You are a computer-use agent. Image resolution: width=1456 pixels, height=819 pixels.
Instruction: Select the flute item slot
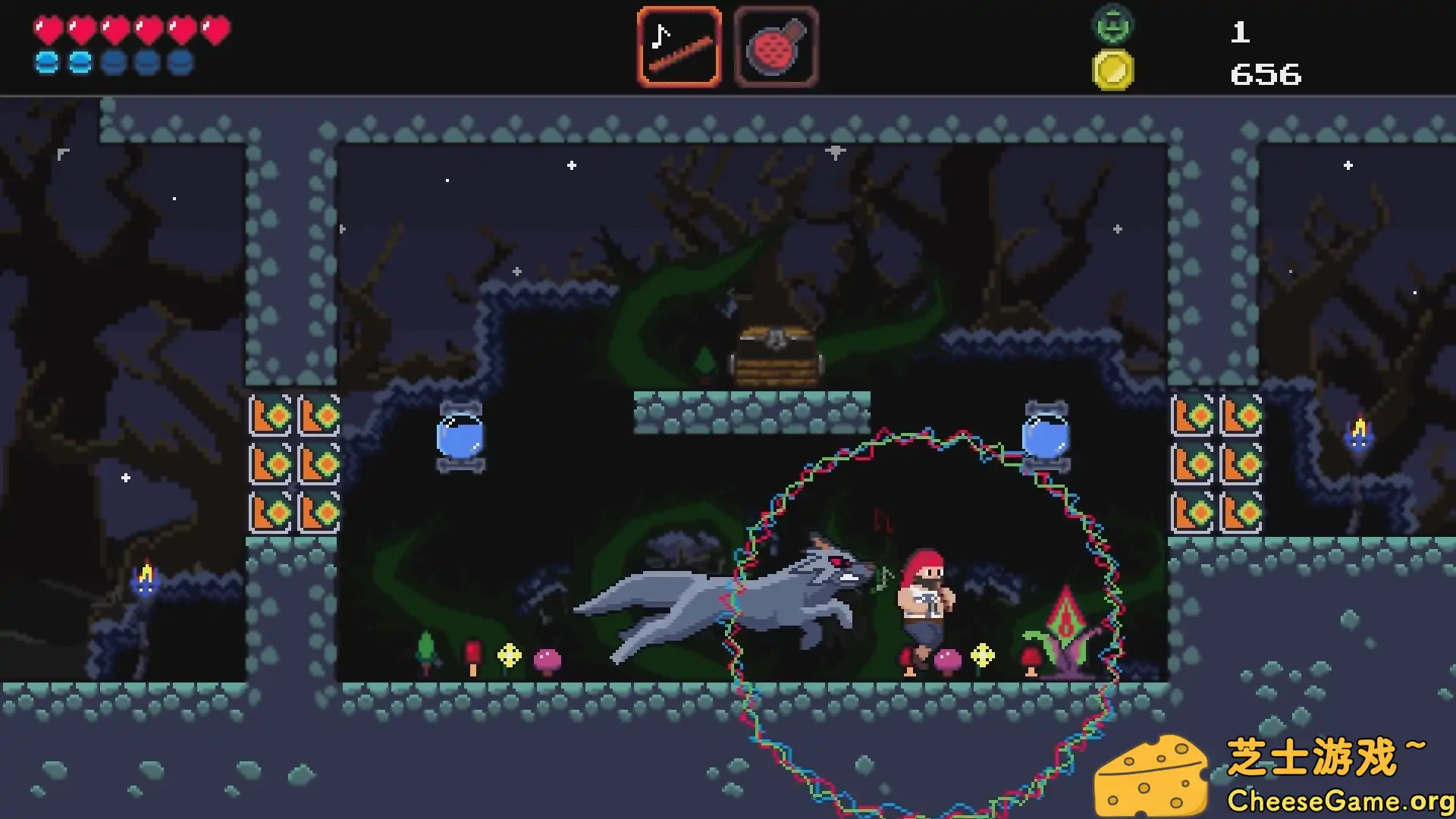tap(679, 47)
